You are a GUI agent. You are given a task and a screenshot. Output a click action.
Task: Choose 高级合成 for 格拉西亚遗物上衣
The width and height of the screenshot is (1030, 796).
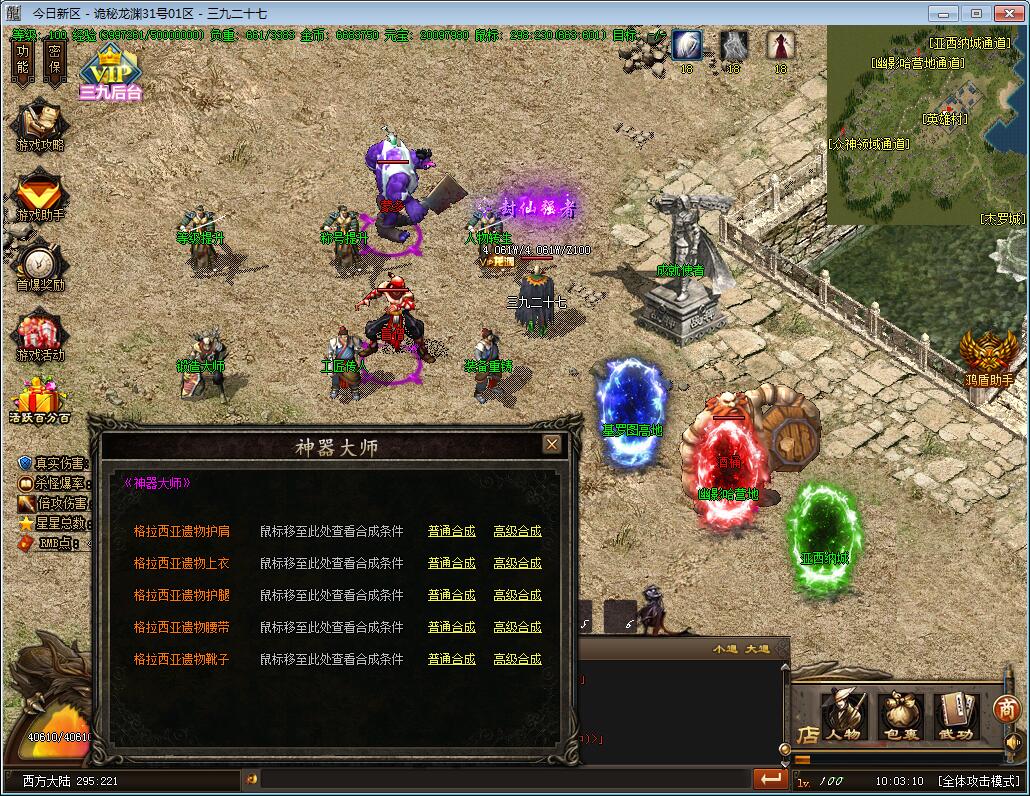(517, 563)
